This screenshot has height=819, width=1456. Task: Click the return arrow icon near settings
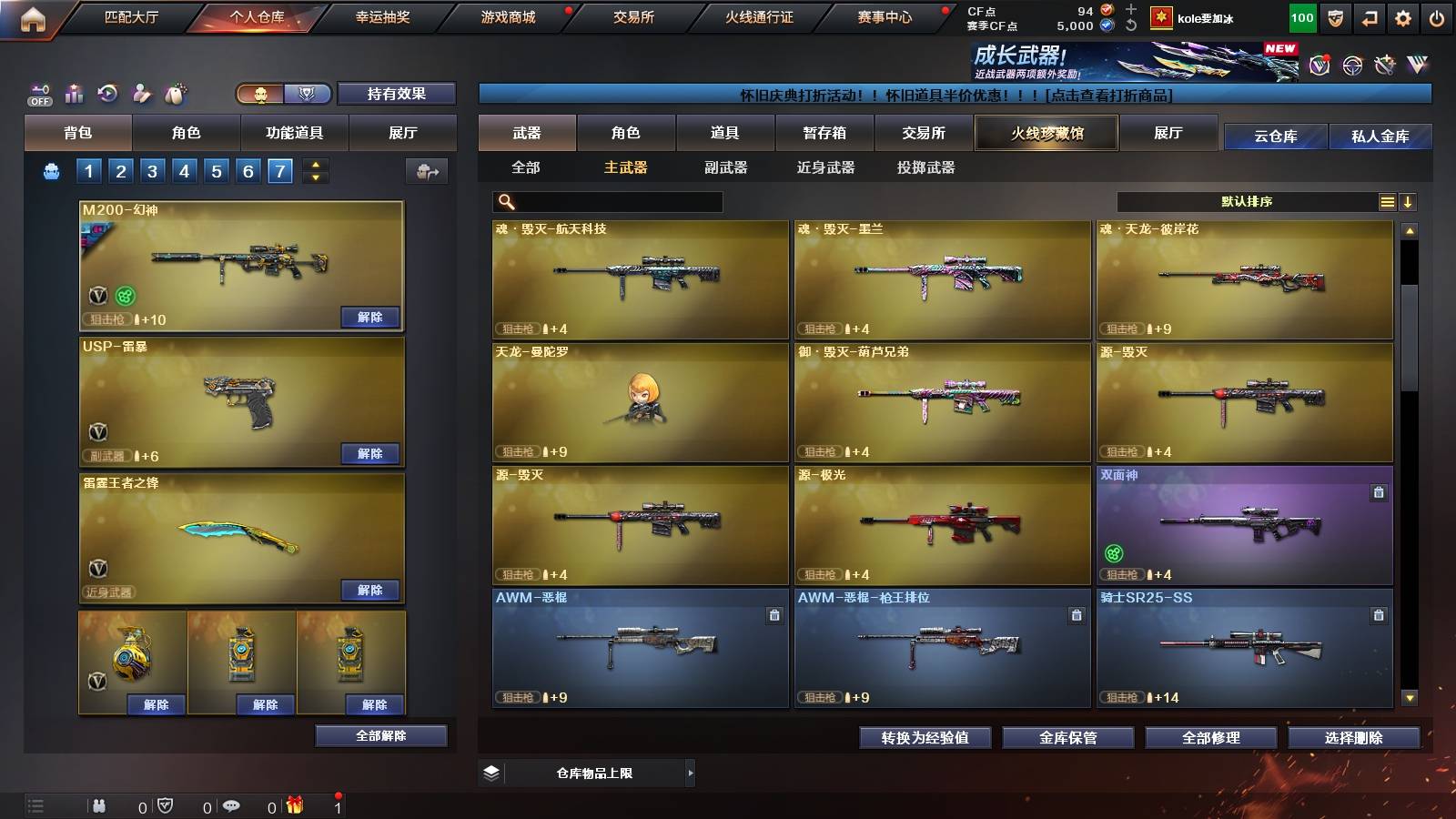[x=1368, y=15]
